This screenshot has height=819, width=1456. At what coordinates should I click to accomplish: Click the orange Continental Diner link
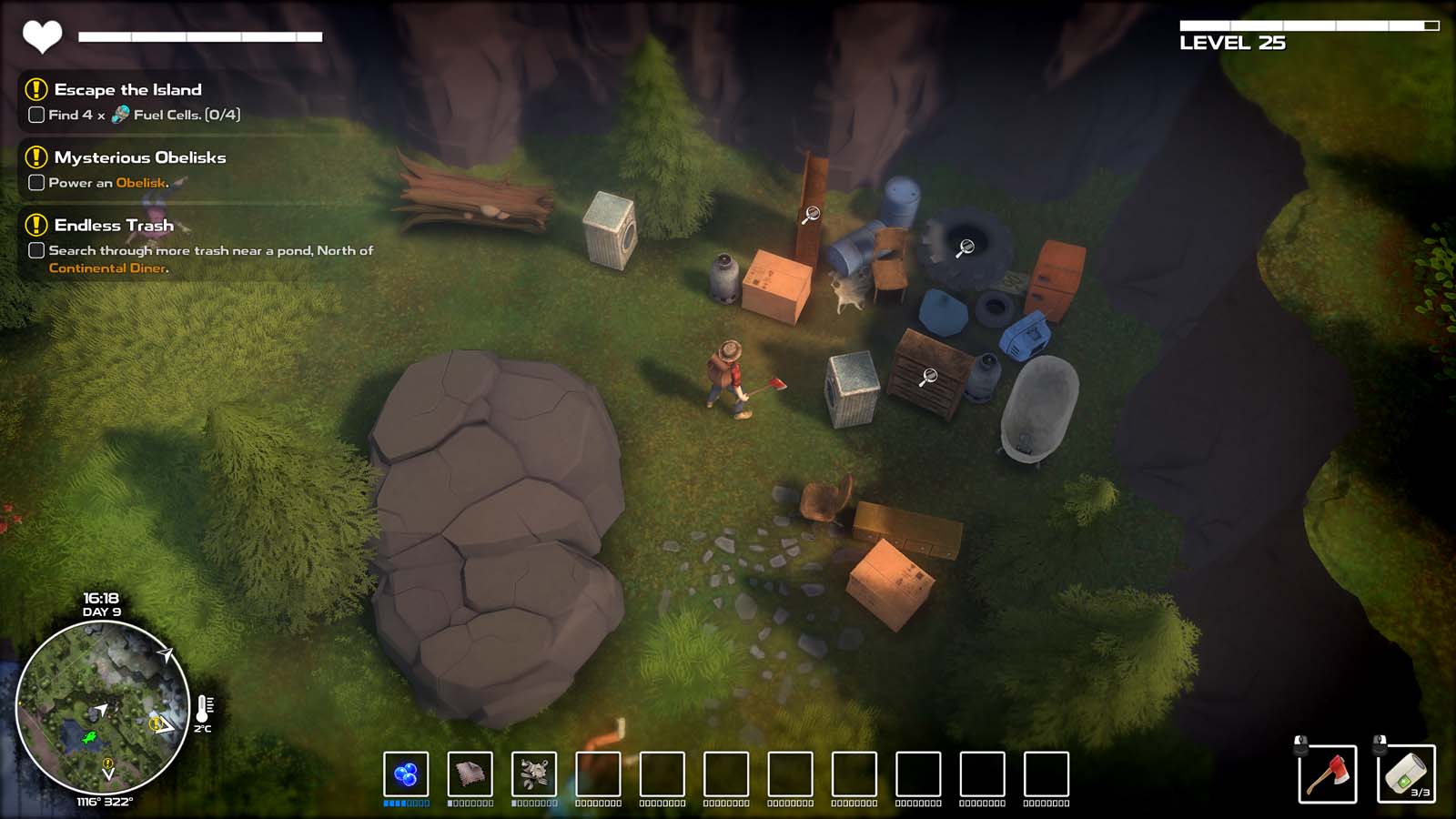click(107, 268)
